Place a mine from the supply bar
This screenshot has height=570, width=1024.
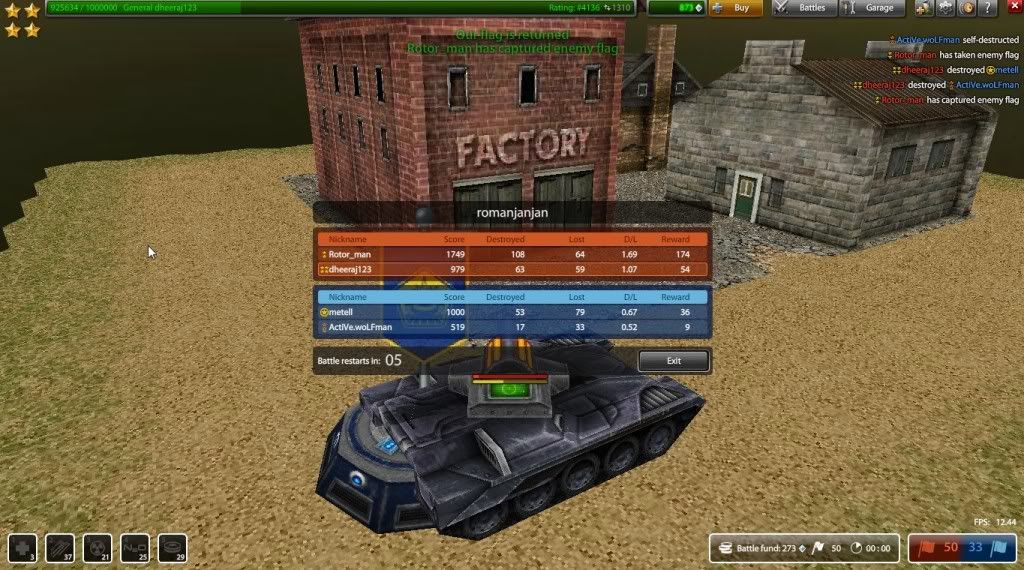coord(172,547)
